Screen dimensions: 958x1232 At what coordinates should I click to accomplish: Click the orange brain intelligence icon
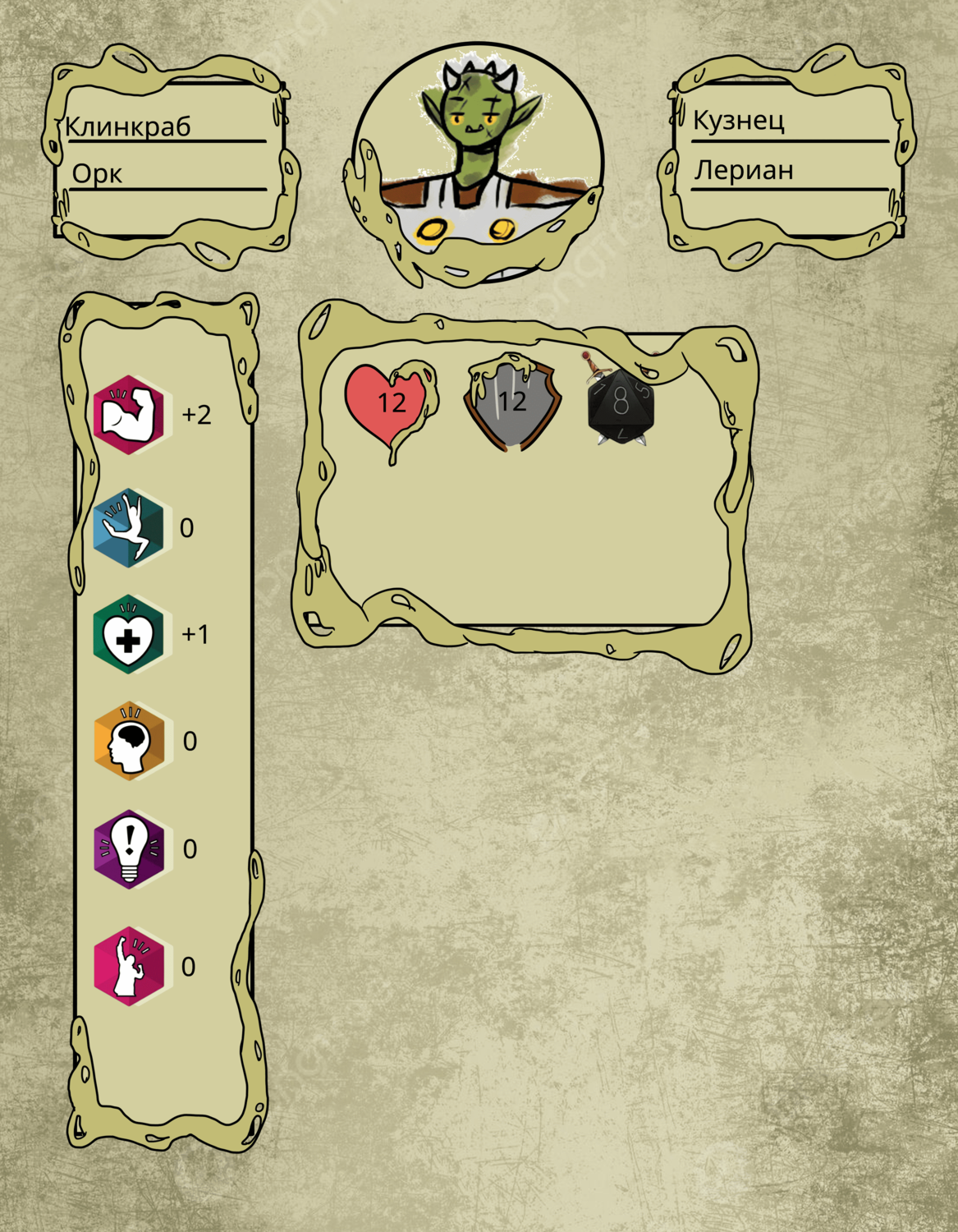pos(129,741)
